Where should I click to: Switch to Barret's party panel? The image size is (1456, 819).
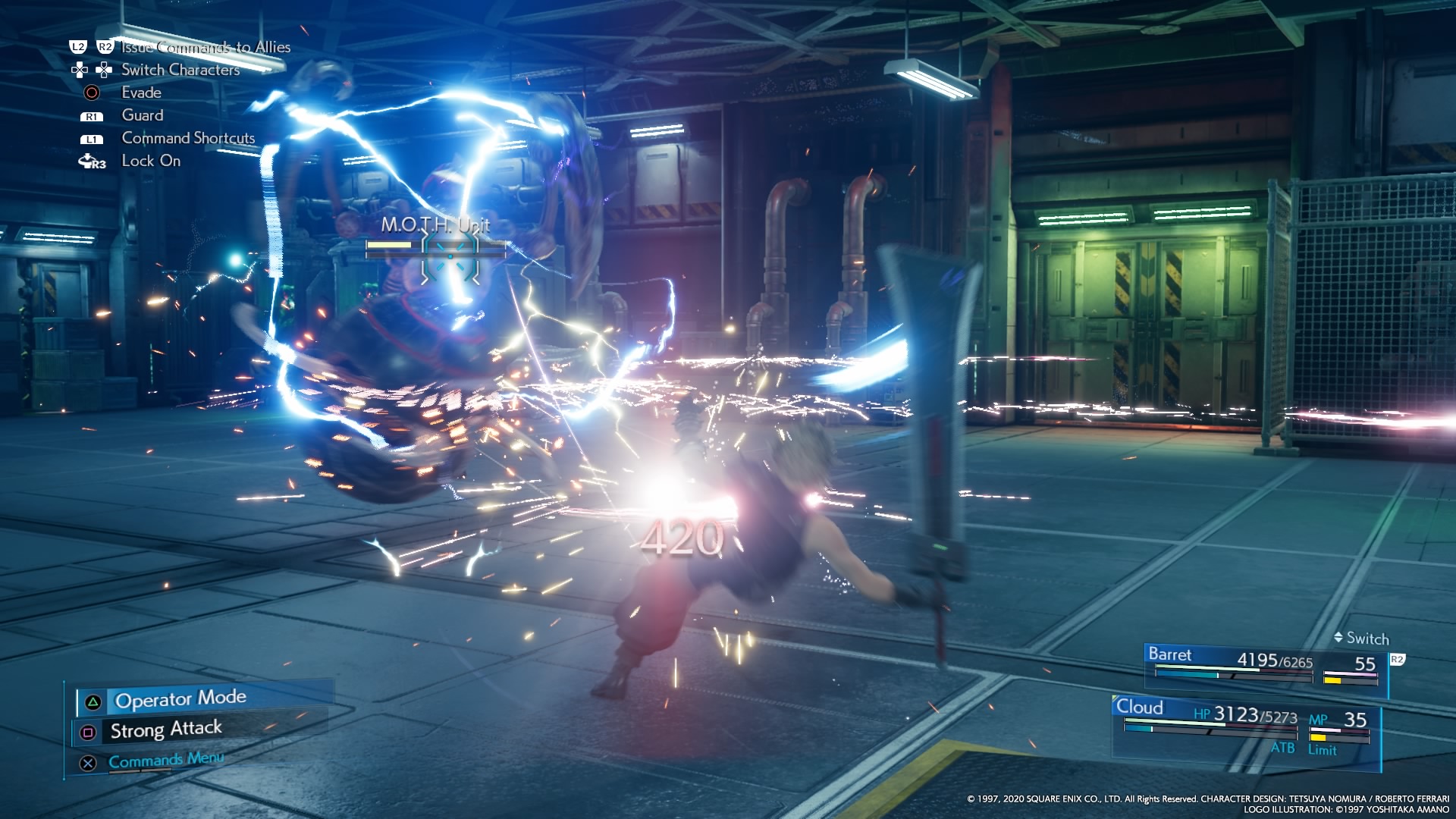point(1265,666)
